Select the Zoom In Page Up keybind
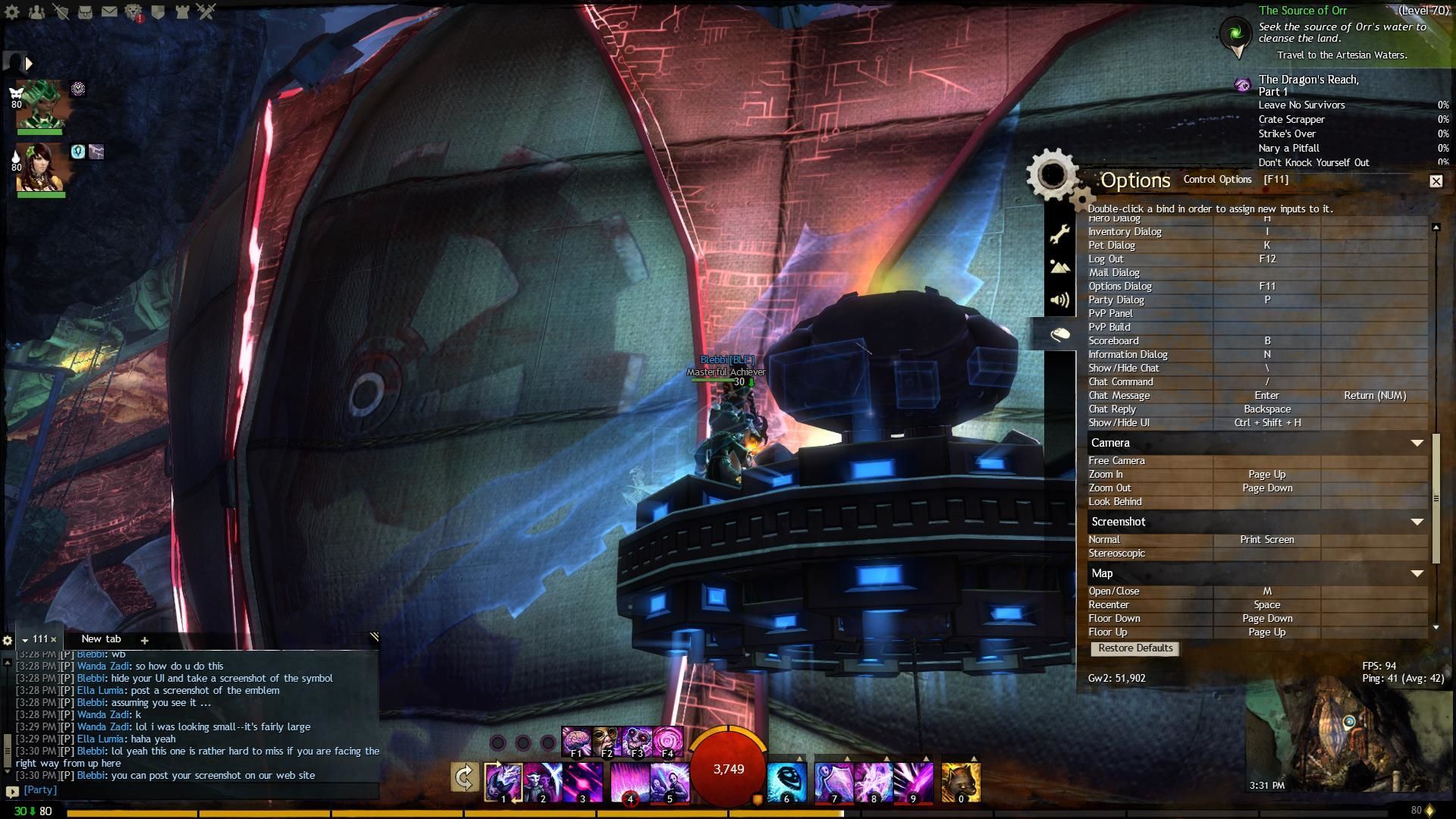 [1266, 475]
